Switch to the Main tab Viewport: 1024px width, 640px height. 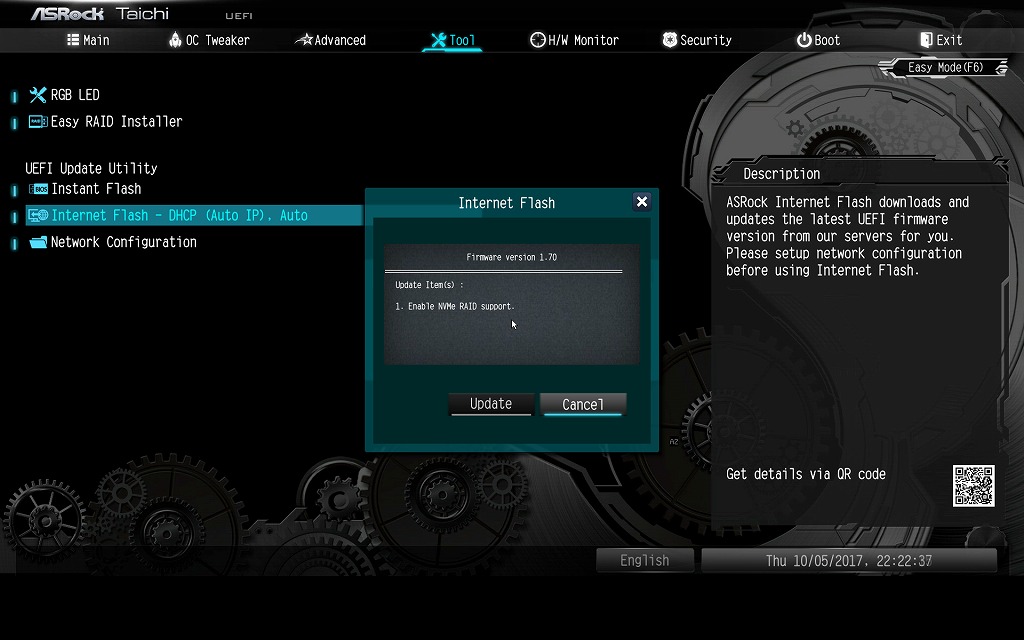tap(88, 40)
